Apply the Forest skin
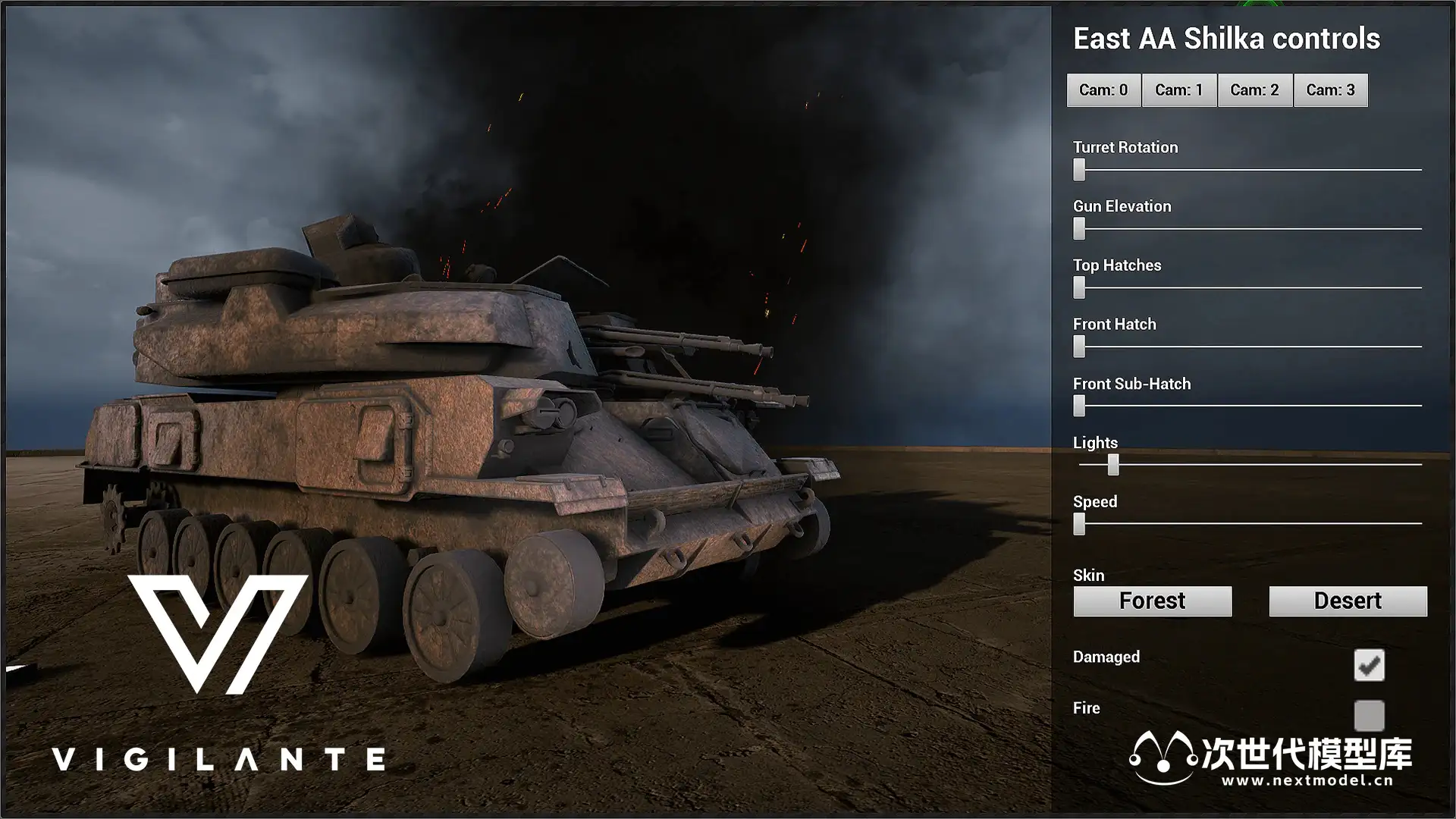The image size is (1456, 819). click(x=1152, y=601)
